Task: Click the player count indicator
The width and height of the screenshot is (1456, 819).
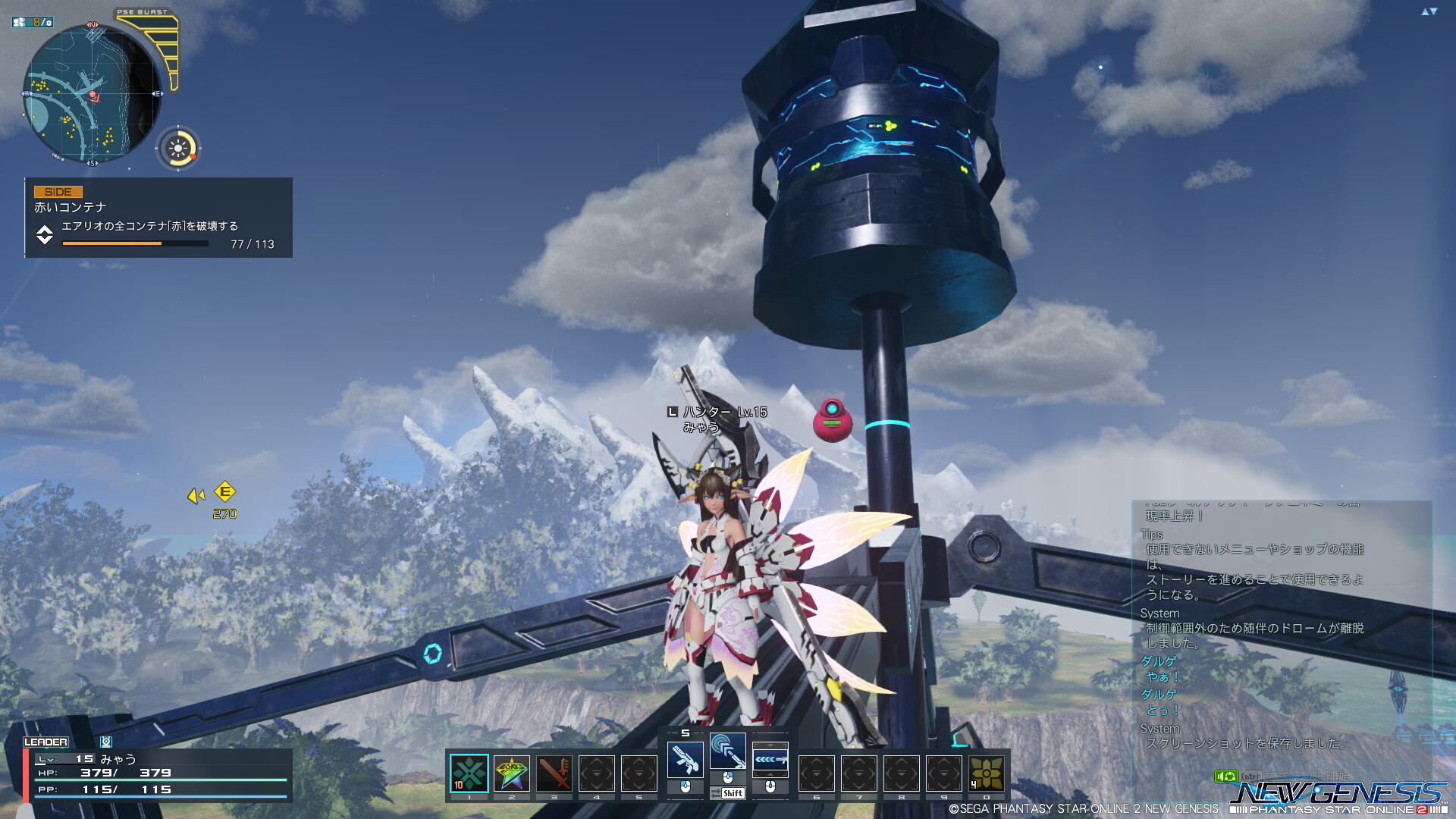Action: click(x=33, y=22)
